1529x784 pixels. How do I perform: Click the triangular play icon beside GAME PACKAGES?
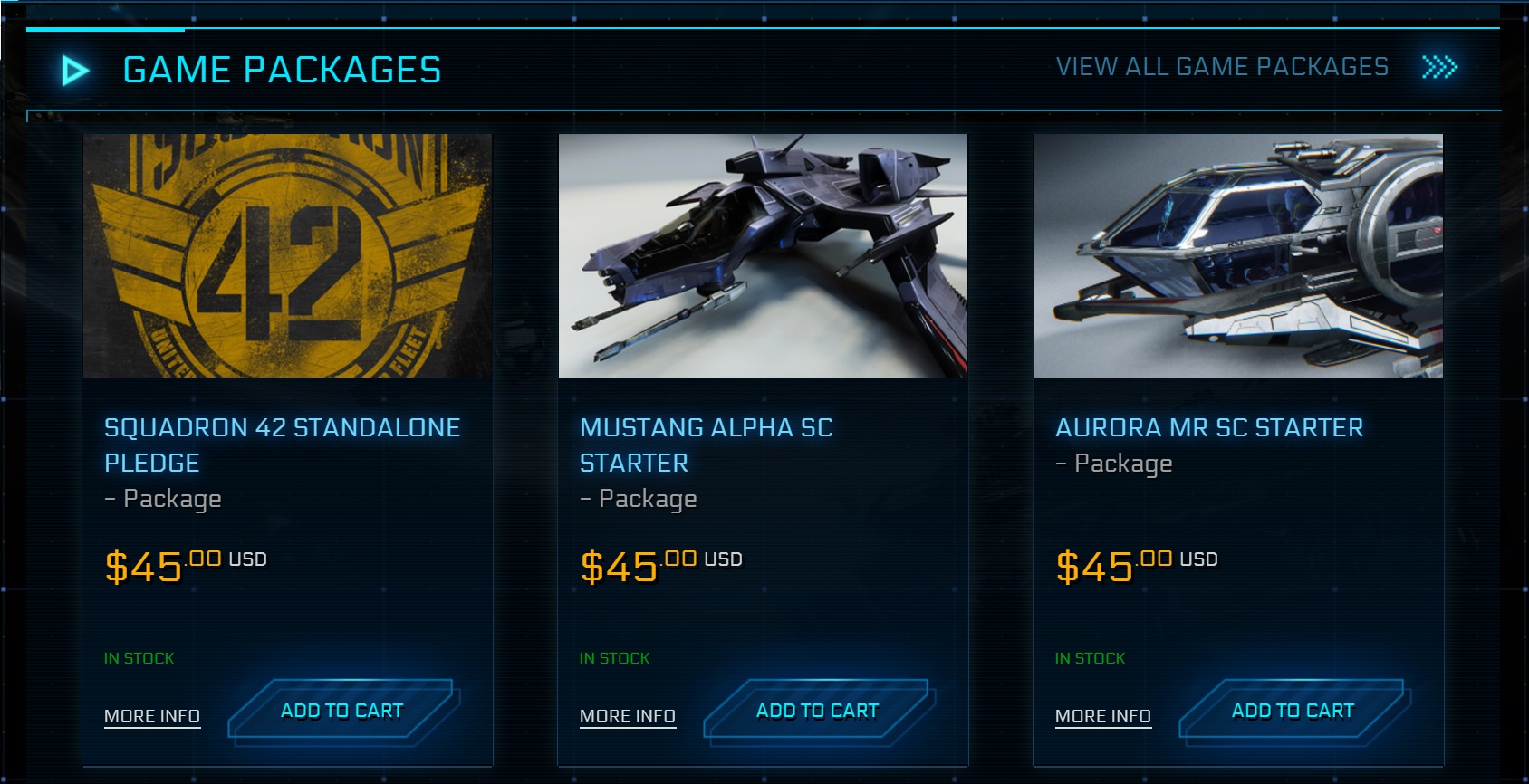tap(76, 67)
